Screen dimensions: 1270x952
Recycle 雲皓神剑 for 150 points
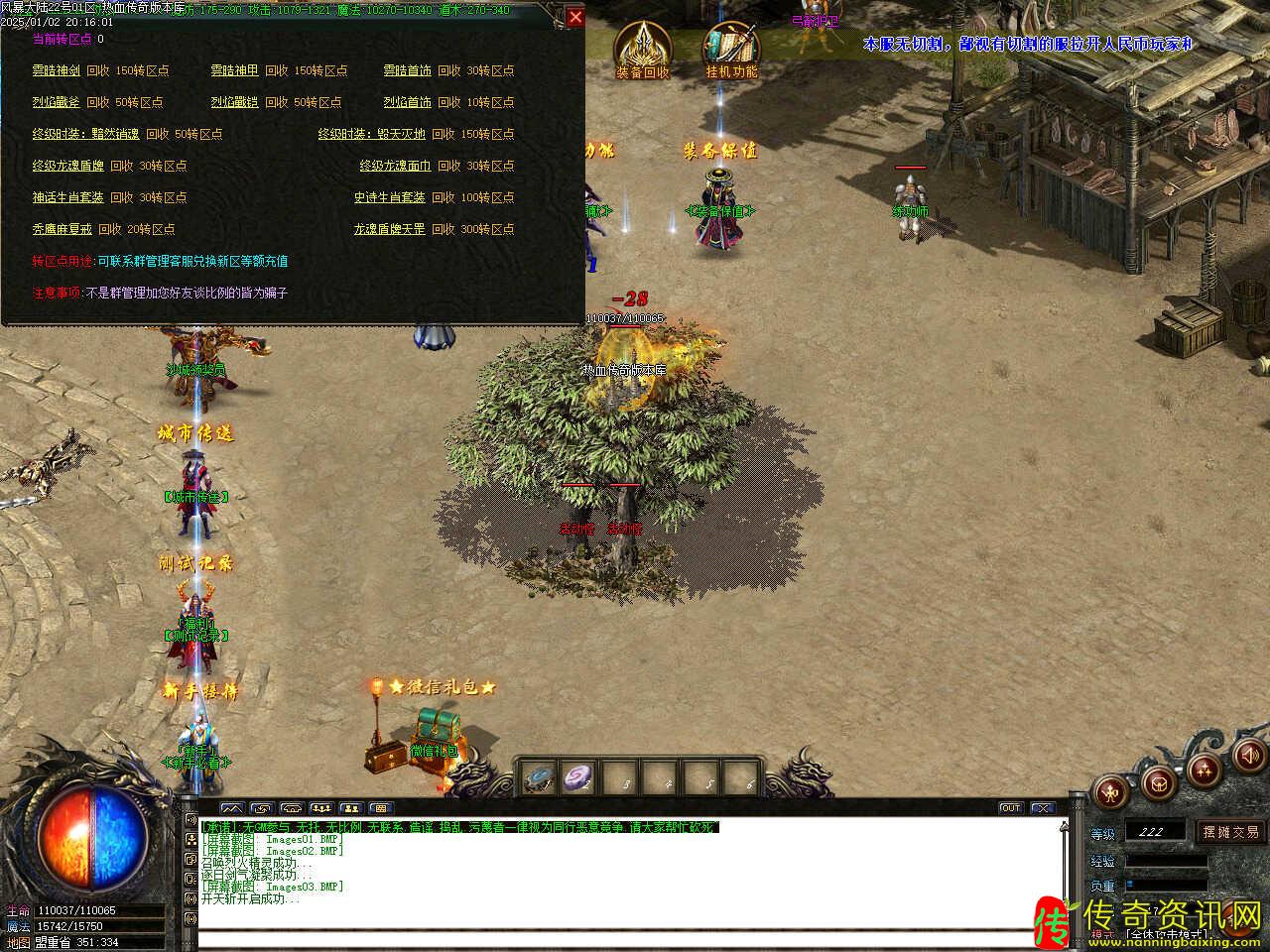[x=56, y=71]
